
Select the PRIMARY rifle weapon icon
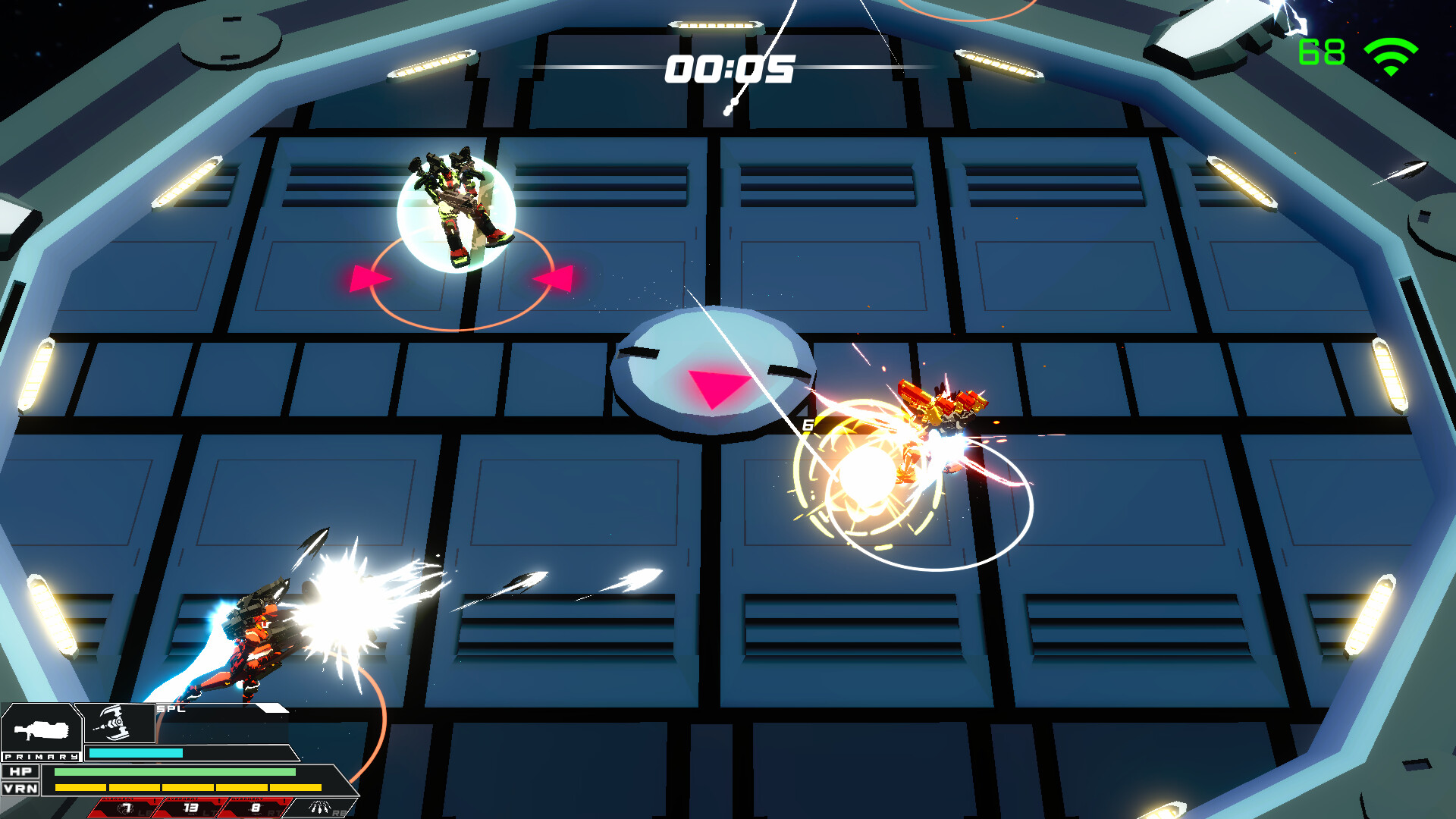pyautogui.click(x=42, y=732)
